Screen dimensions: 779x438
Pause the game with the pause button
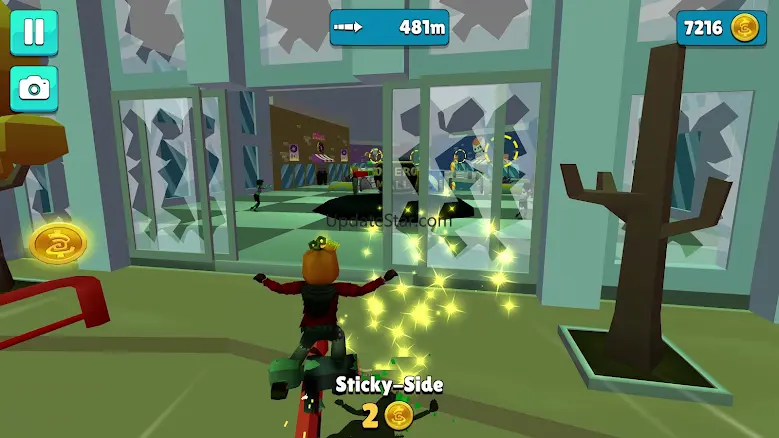(34, 32)
